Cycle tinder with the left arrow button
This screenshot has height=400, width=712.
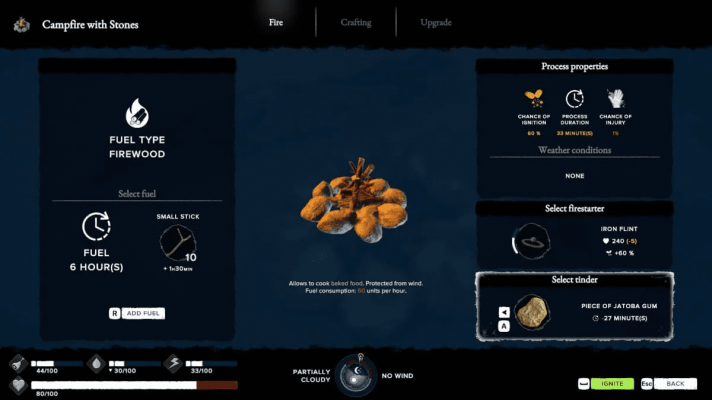click(x=504, y=312)
